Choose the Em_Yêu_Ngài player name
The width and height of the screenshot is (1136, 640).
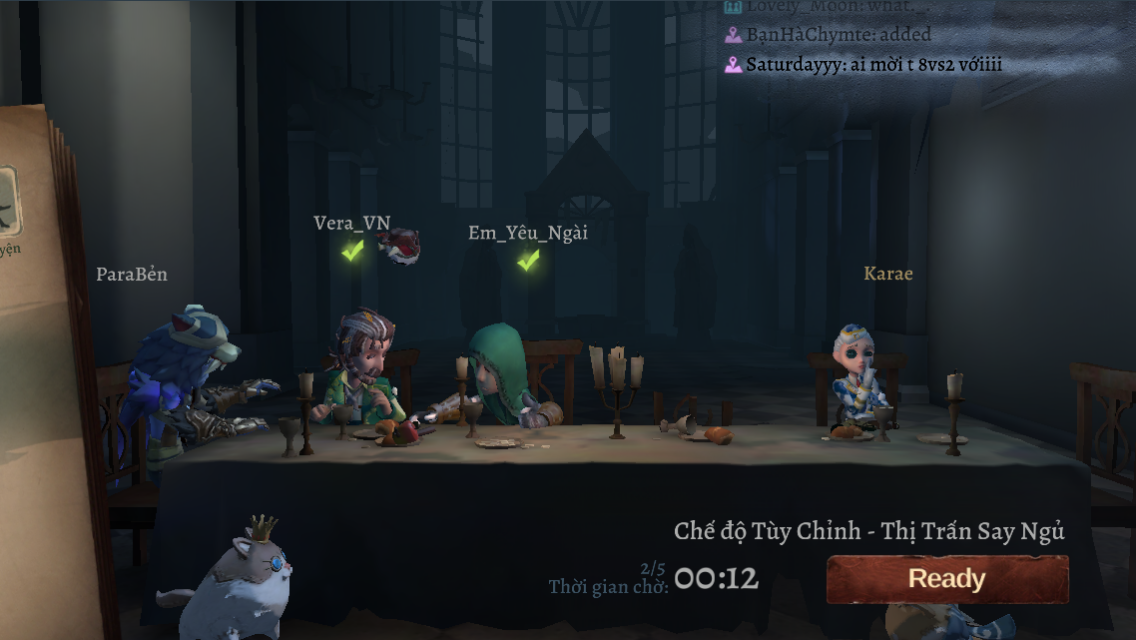tap(528, 233)
